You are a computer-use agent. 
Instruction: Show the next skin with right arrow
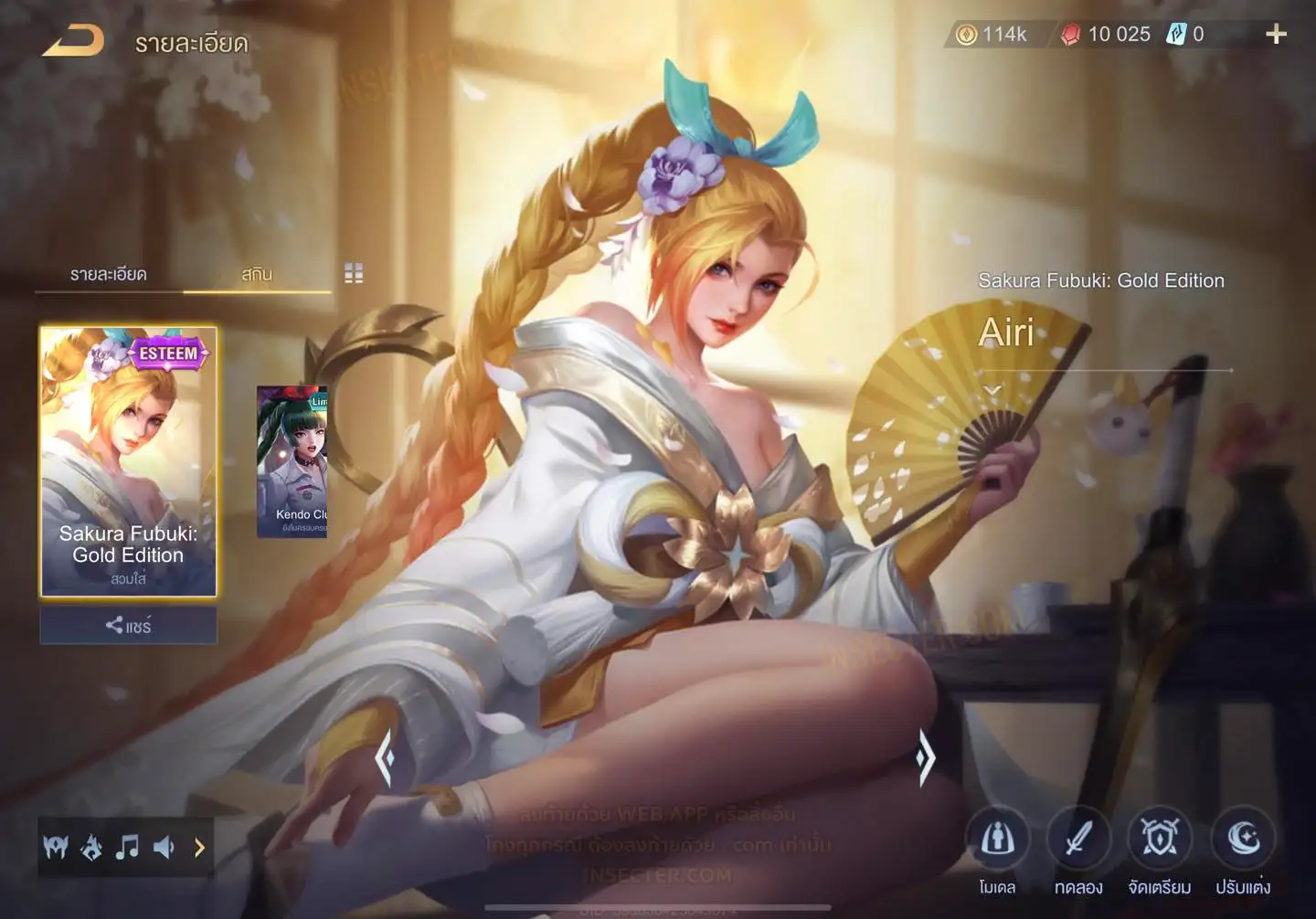pyautogui.click(x=926, y=757)
